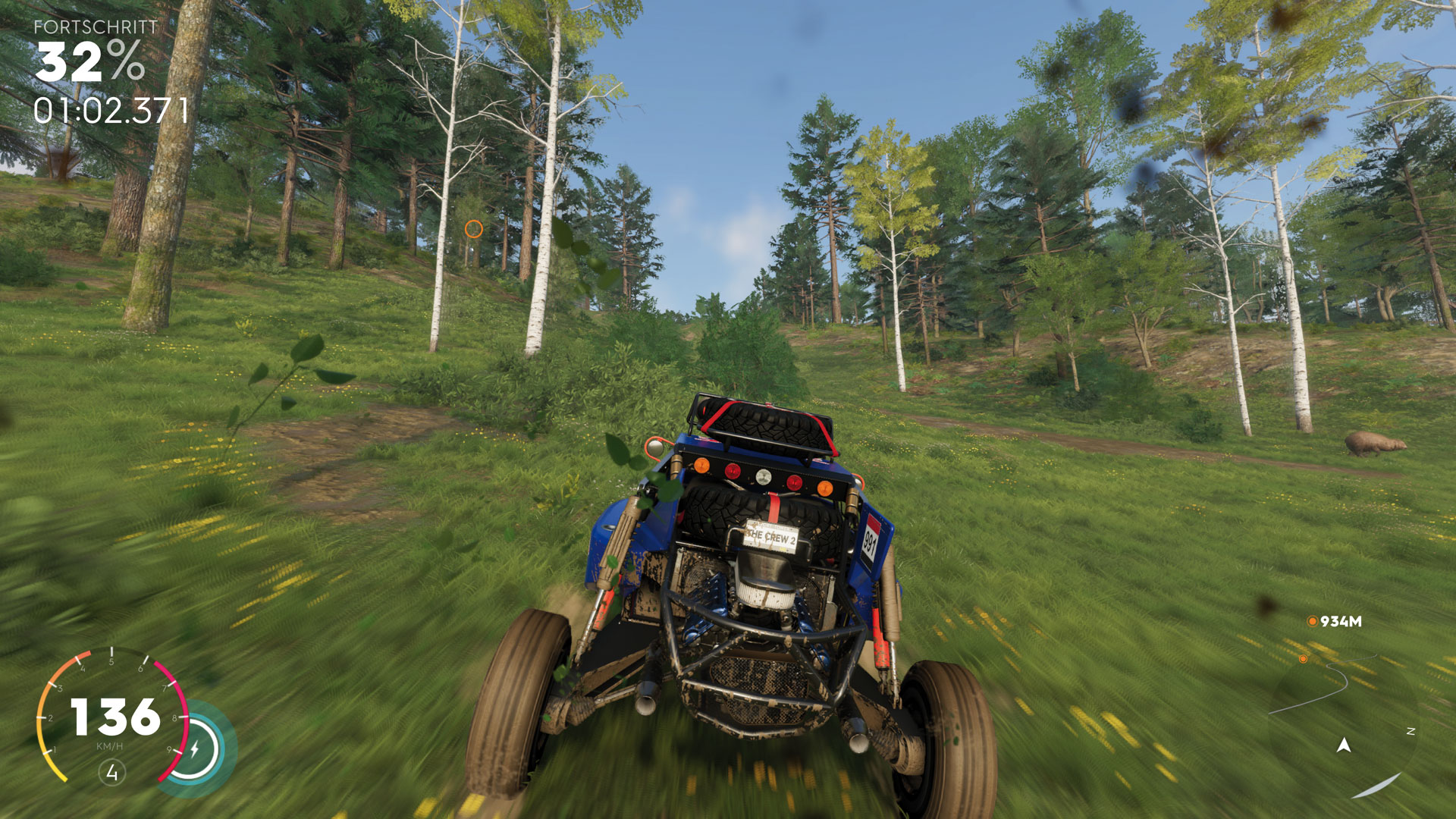The height and width of the screenshot is (819, 1456).
Task: Click the 934M waypoint distance marker
Action: point(1335,622)
